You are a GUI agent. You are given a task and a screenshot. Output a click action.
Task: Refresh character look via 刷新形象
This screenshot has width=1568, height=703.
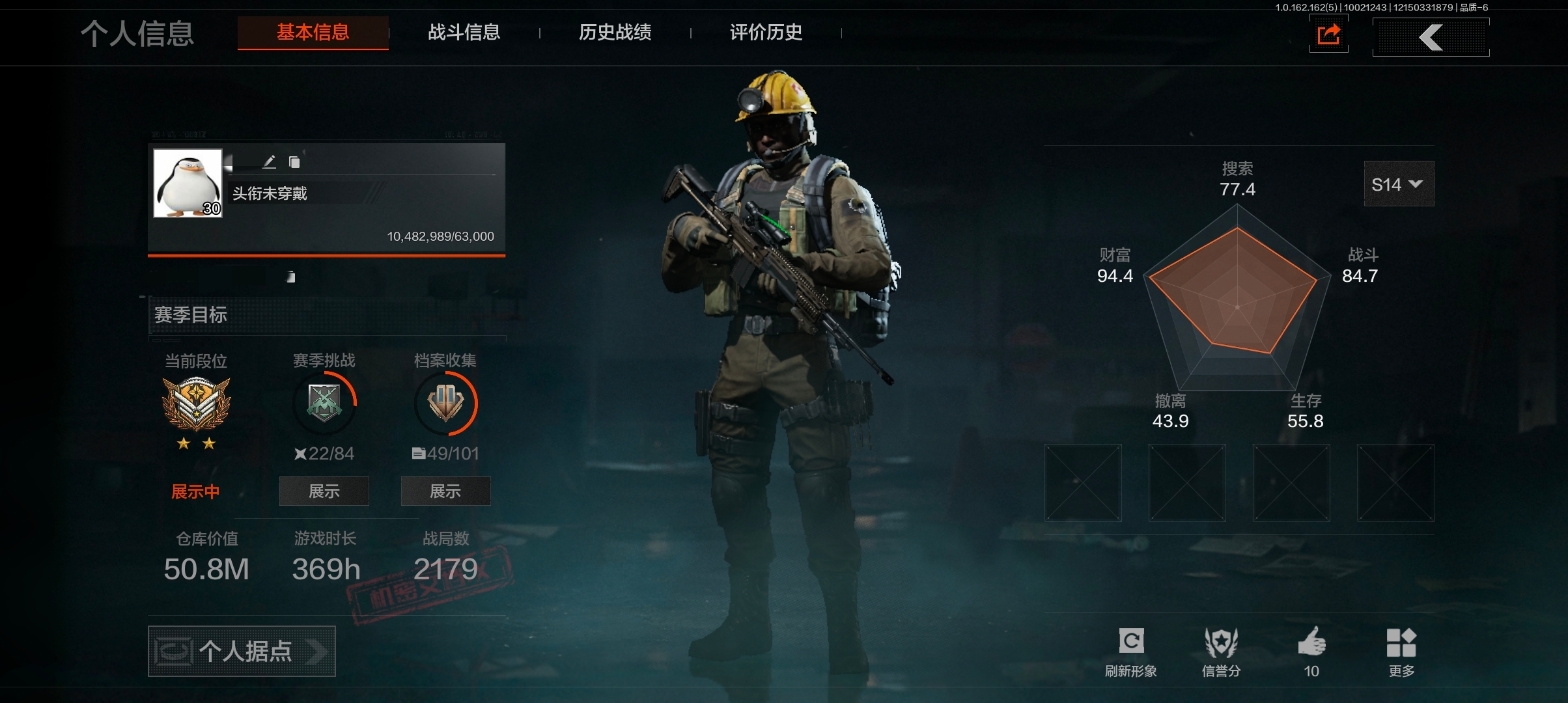1131,652
